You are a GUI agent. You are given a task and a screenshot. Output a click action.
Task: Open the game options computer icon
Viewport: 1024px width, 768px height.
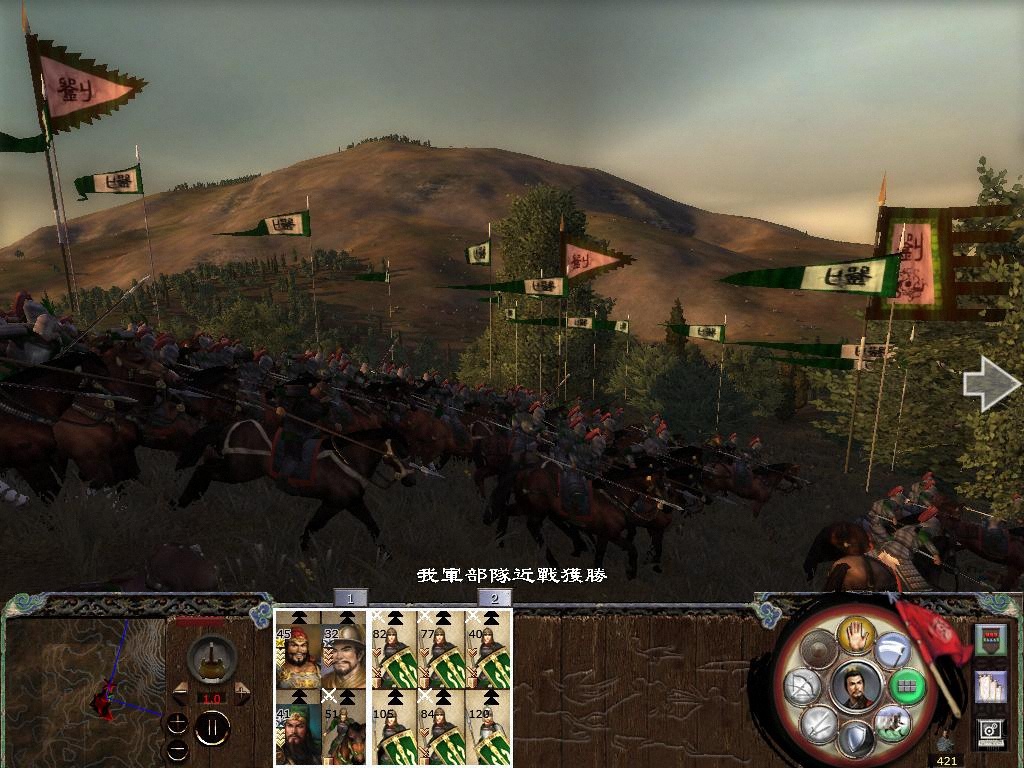(990, 732)
